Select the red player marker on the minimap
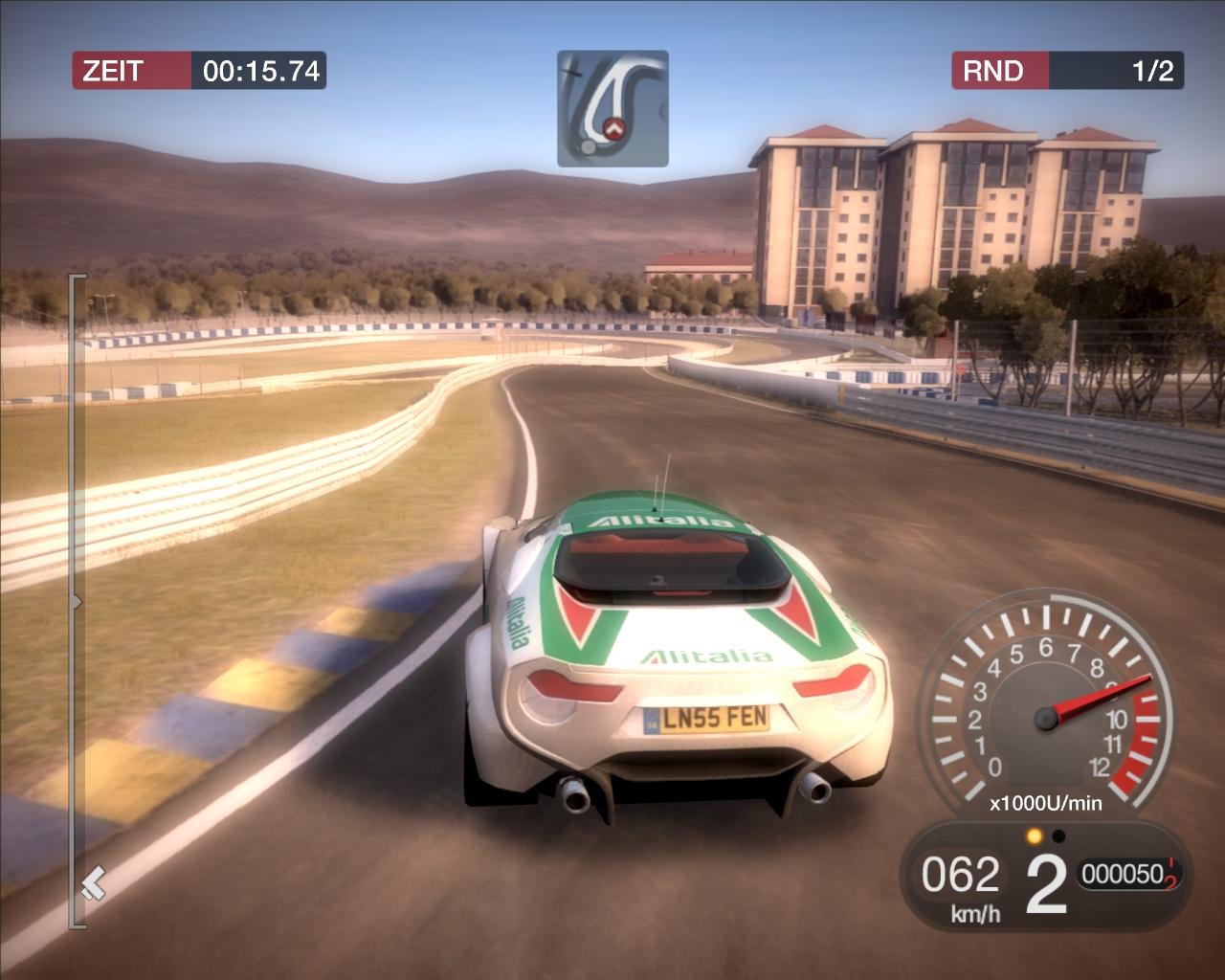1225x980 pixels. click(x=613, y=127)
